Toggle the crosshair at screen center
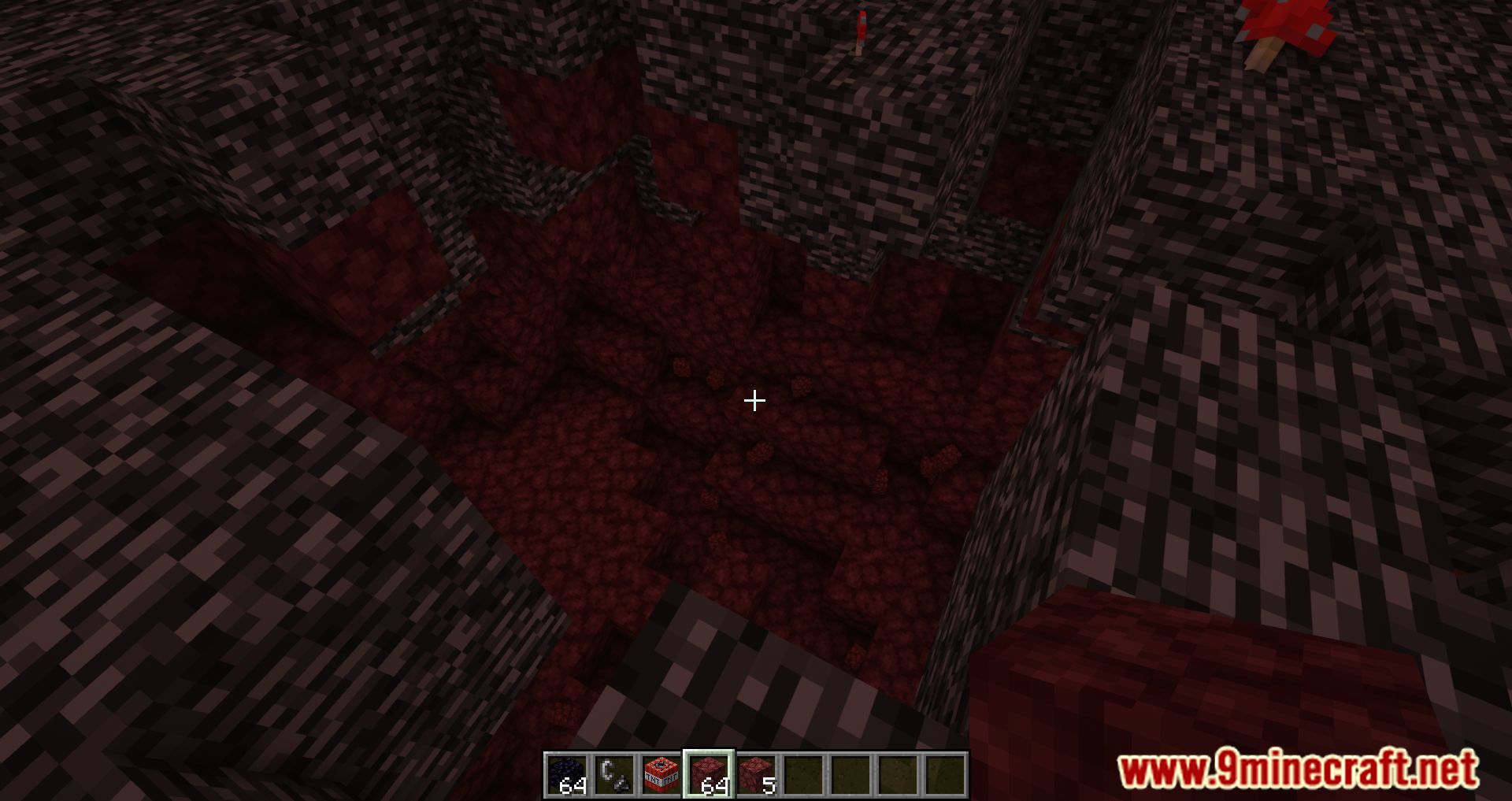The height and width of the screenshot is (801, 1512). [754, 402]
